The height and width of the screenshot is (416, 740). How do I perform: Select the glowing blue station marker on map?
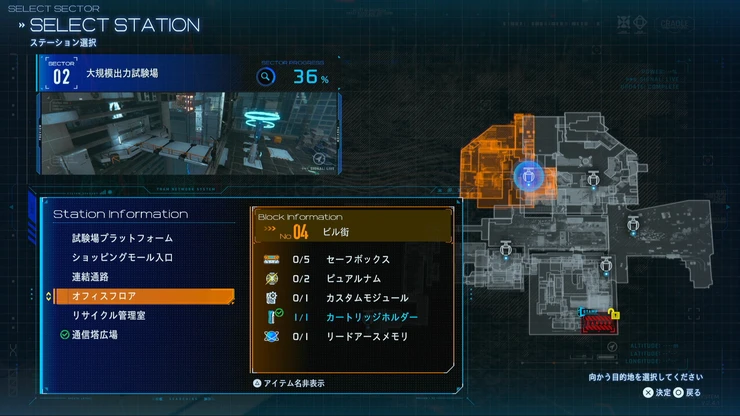pyautogui.click(x=527, y=177)
